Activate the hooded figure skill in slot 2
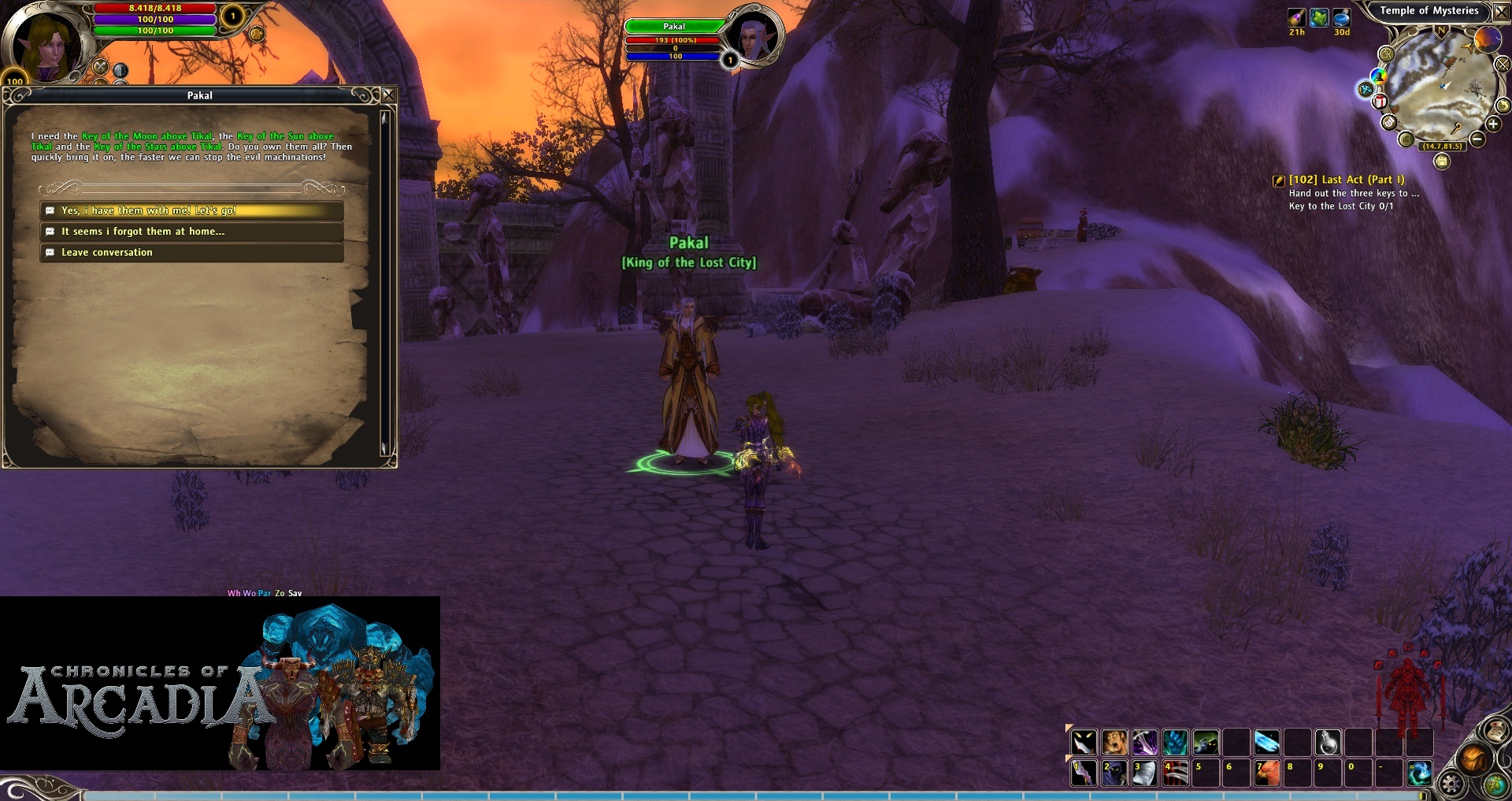This screenshot has width=1512, height=801. [1114, 773]
